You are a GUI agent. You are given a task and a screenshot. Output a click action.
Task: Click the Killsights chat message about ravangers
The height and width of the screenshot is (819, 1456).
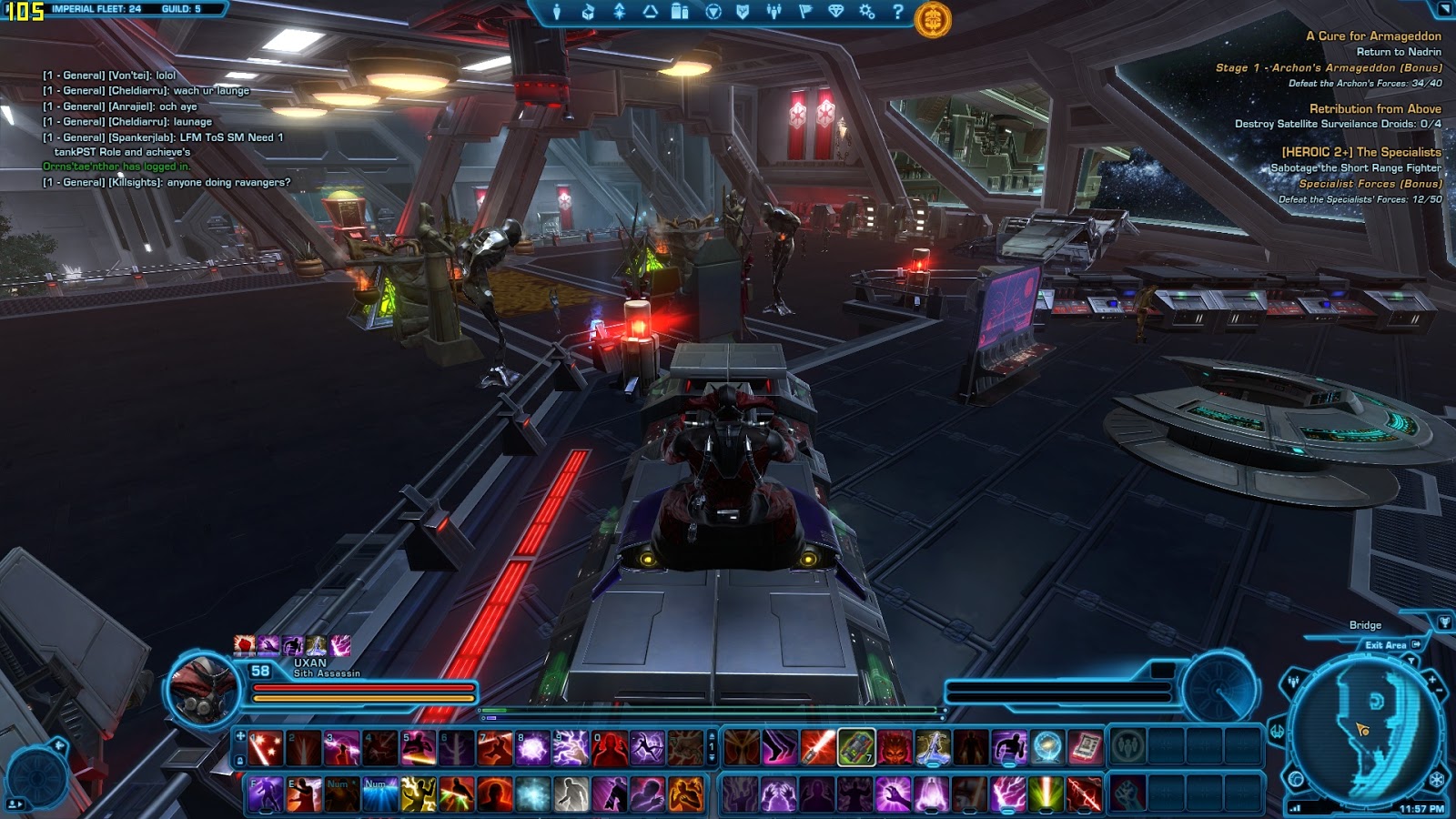click(167, 182)
